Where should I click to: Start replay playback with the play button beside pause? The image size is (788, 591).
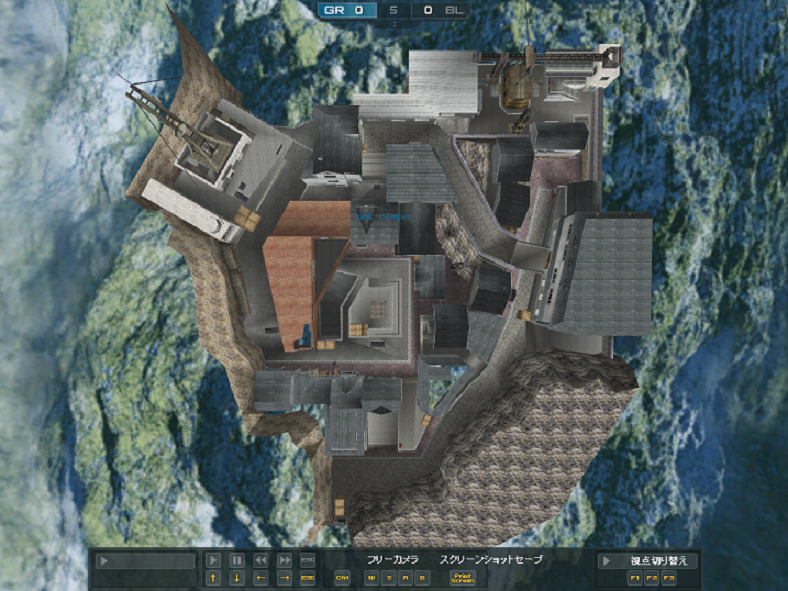[x=213, y=561]
